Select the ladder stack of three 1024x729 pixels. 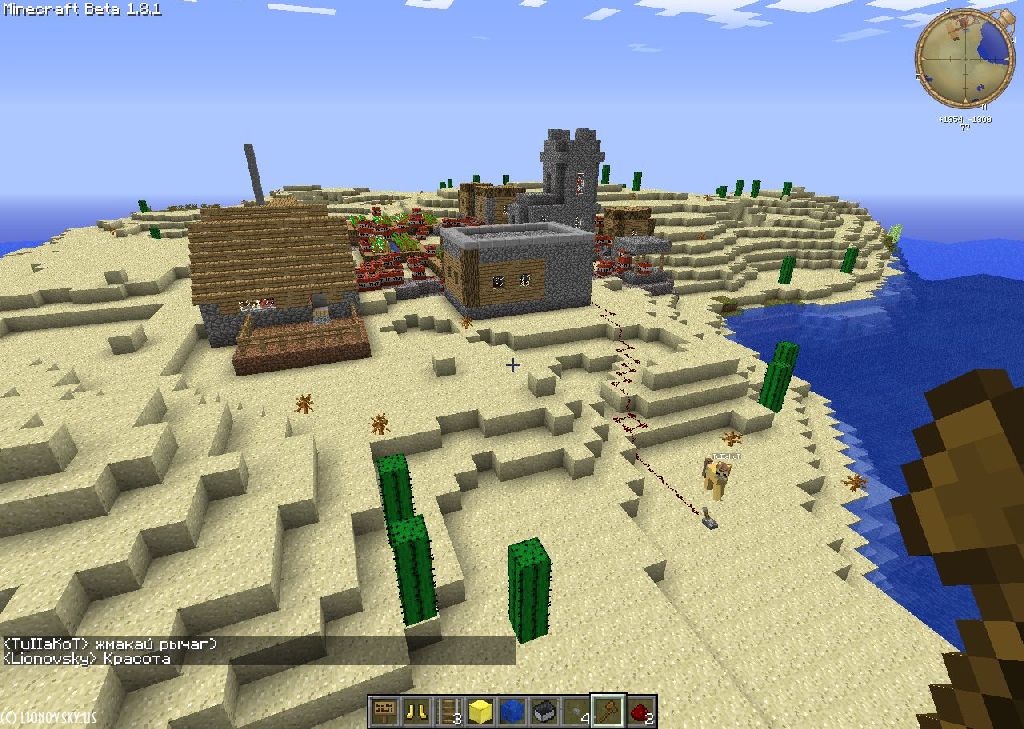click(x=448, y=712)
